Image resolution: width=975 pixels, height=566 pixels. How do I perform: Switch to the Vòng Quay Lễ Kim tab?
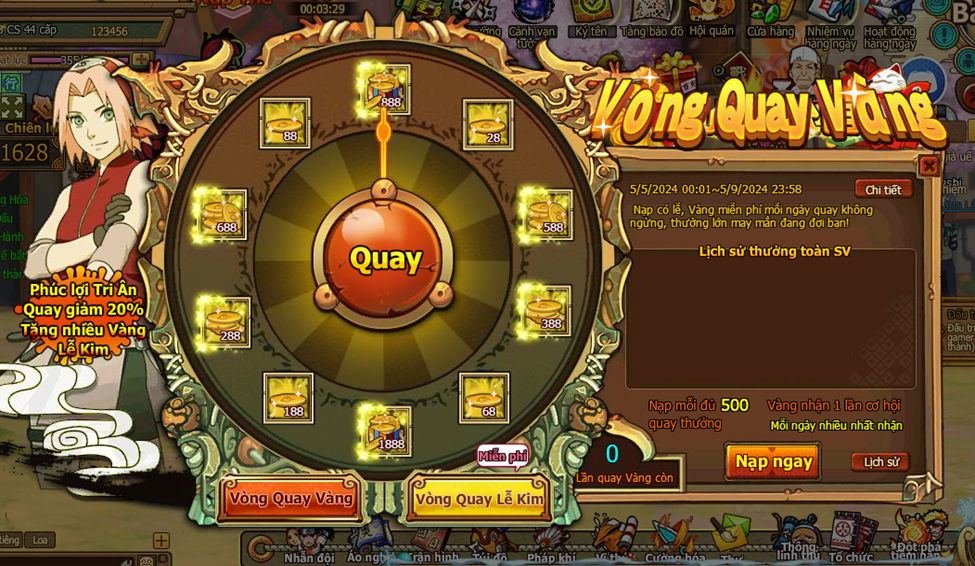tap(479, 498)
